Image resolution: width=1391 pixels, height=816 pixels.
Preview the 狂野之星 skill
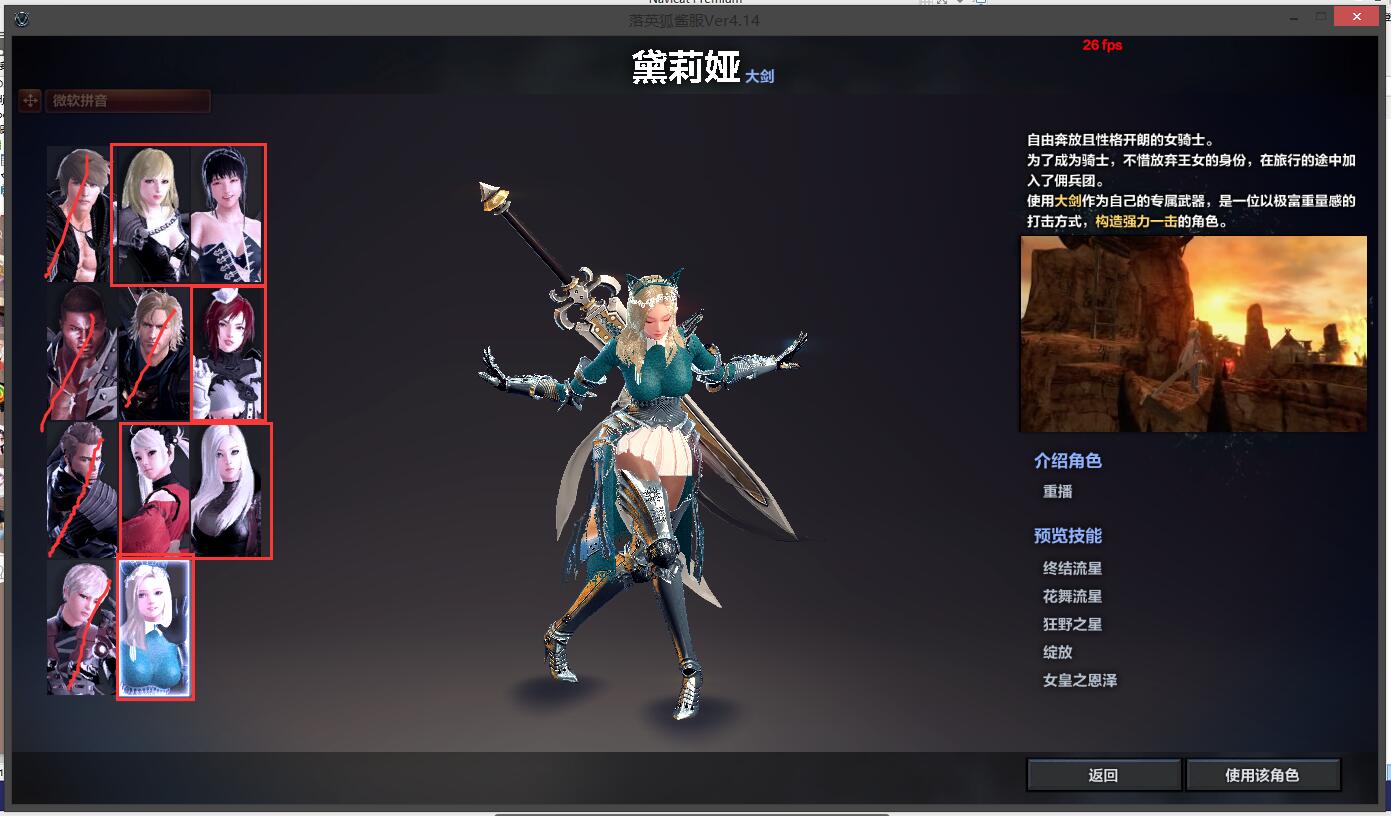(1072, 623)
